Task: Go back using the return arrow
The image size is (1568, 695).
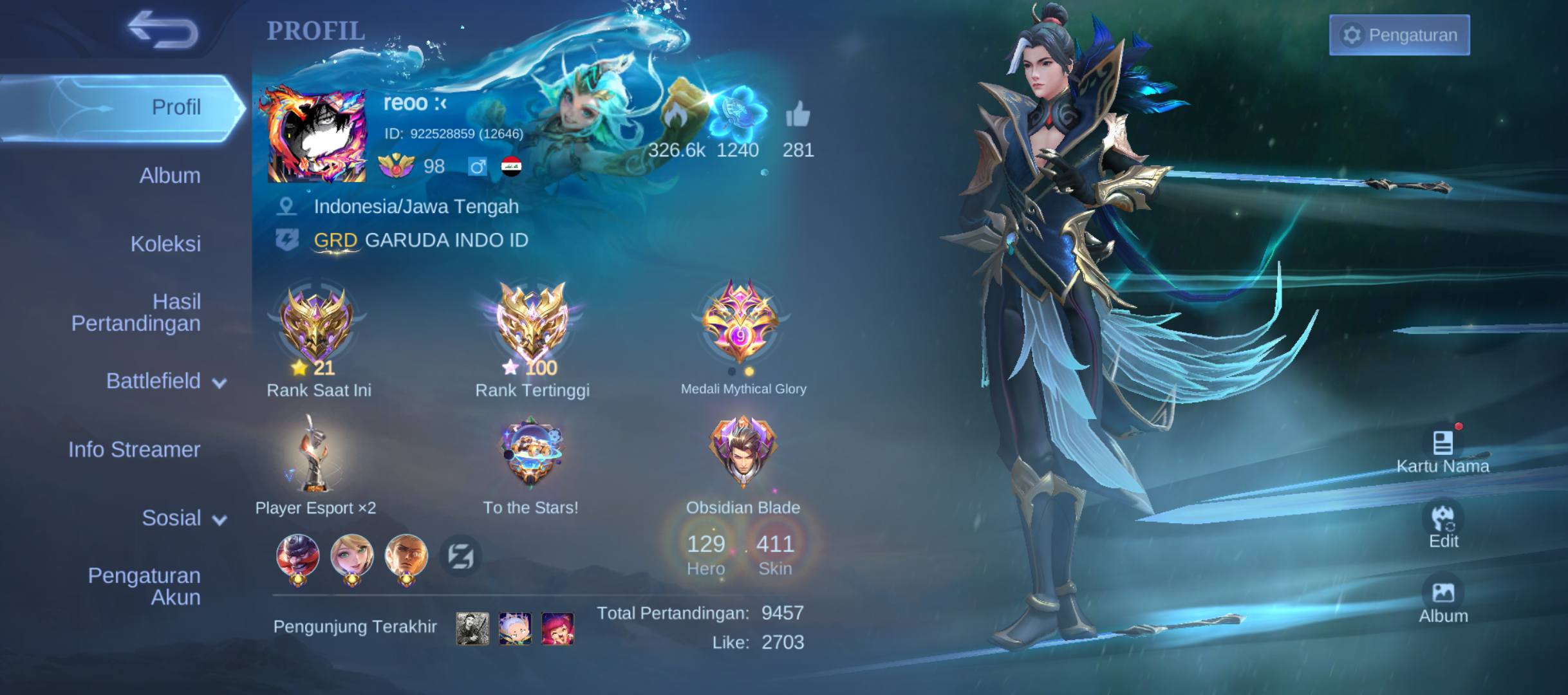Action: (x=162, y=30)
